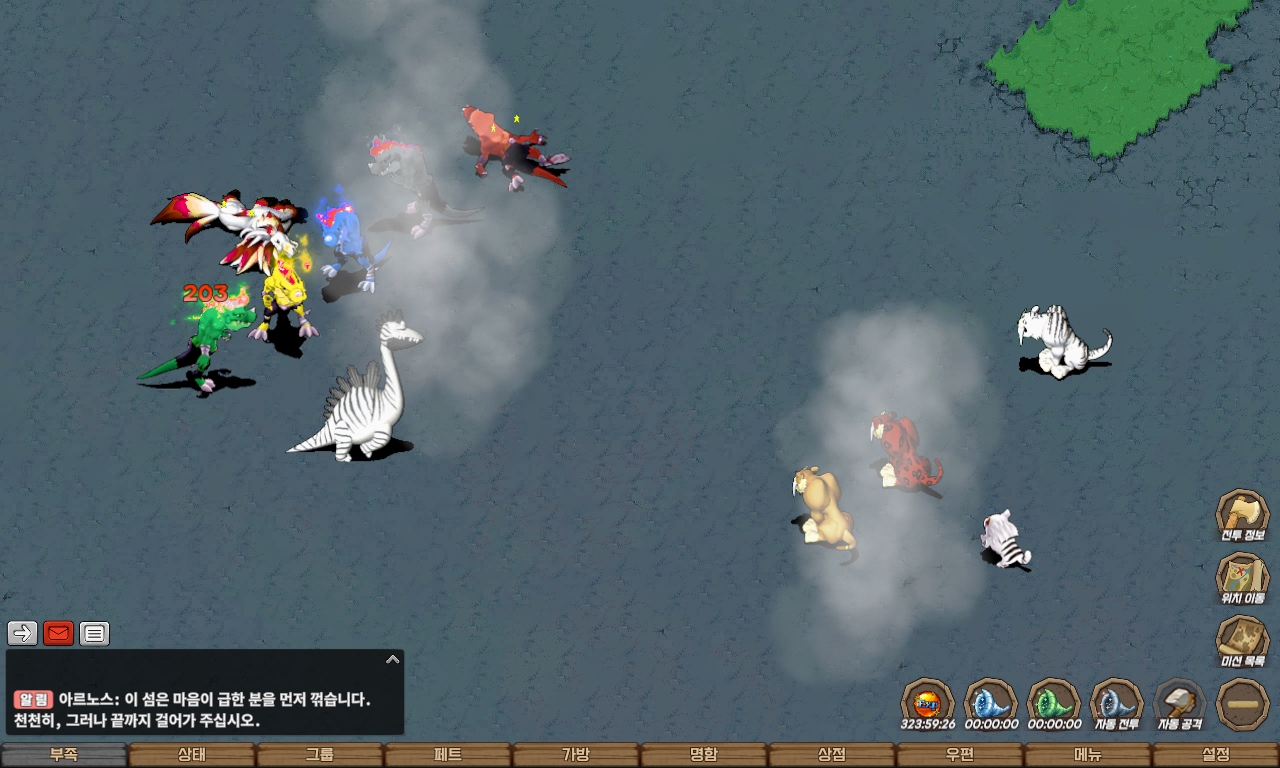
Task: Select the 부족 (Tribe) menu button
Action: pyautogui.click(x=64, y=755)
